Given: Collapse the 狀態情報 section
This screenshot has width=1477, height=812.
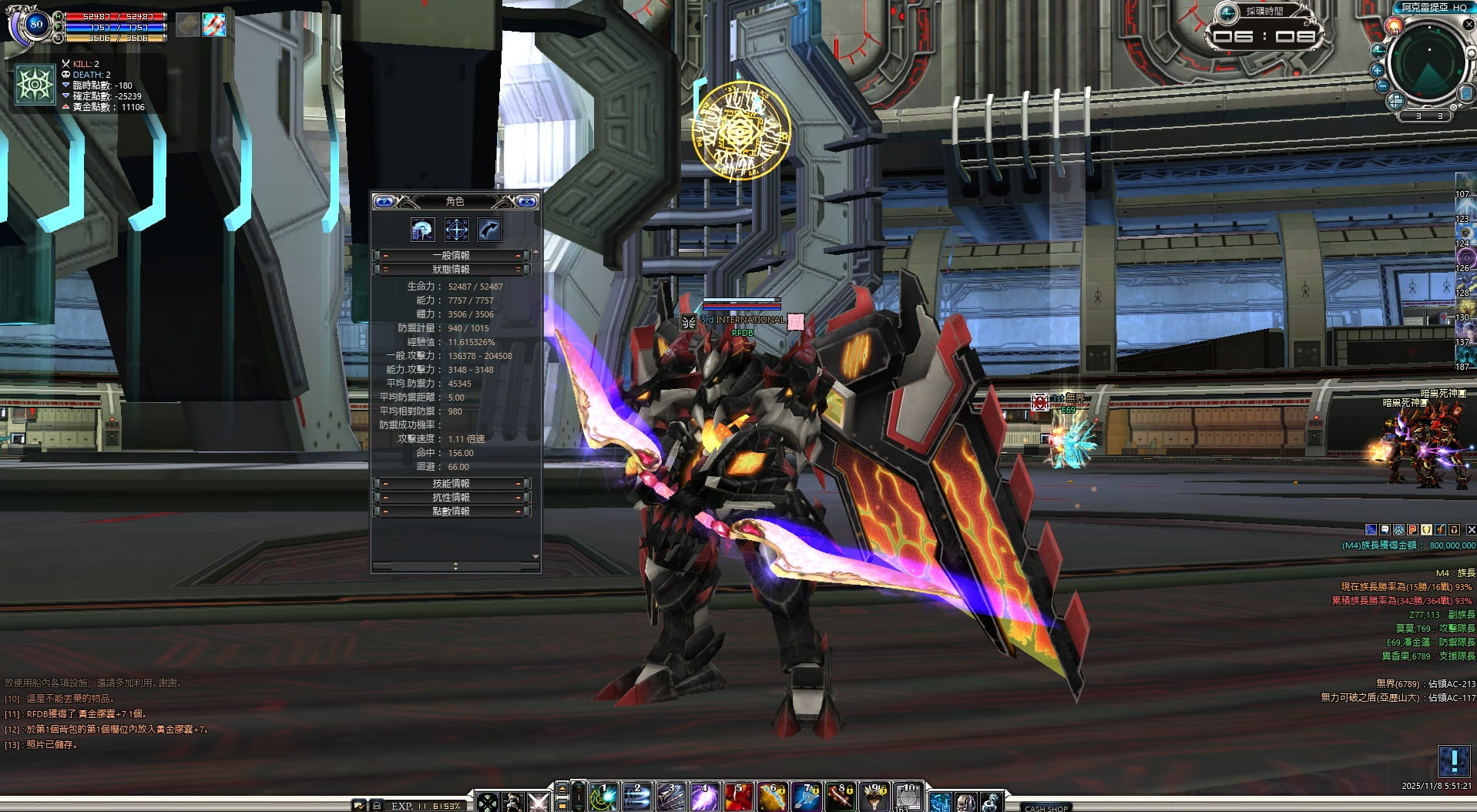Looking at the screenshot, I should click(451, 269).
